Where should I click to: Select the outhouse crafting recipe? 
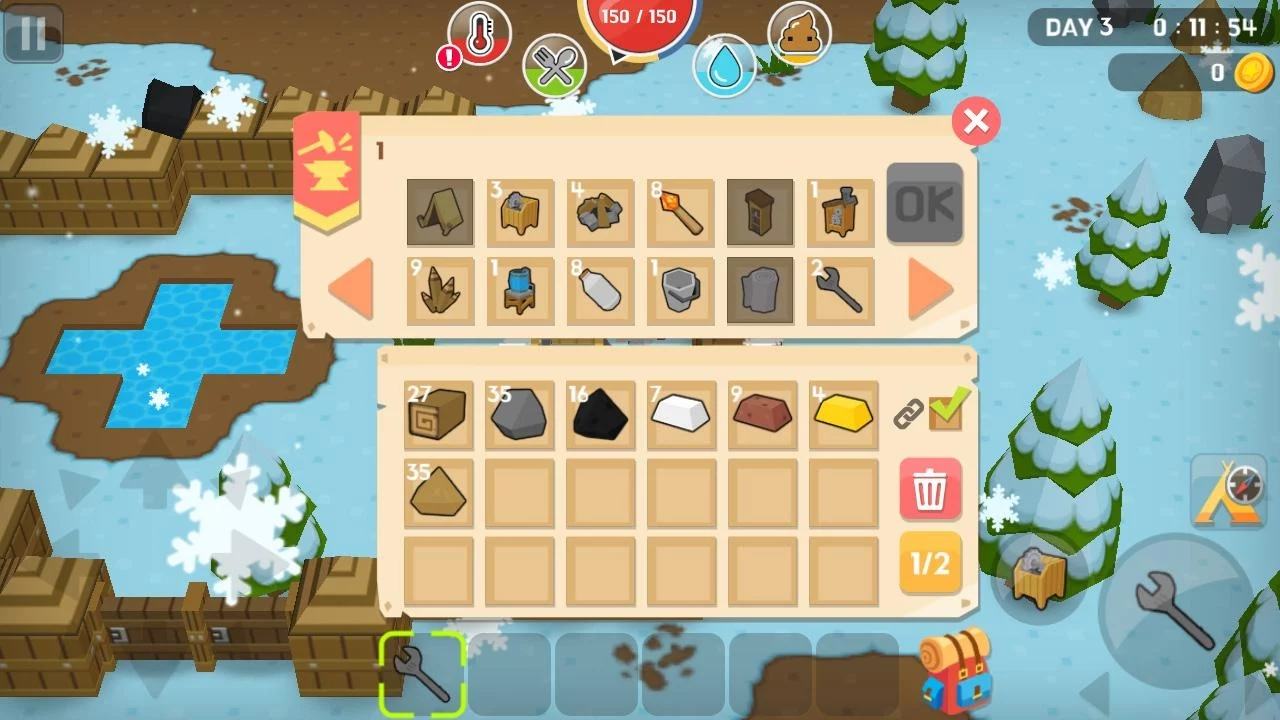[x=760, y=212]
